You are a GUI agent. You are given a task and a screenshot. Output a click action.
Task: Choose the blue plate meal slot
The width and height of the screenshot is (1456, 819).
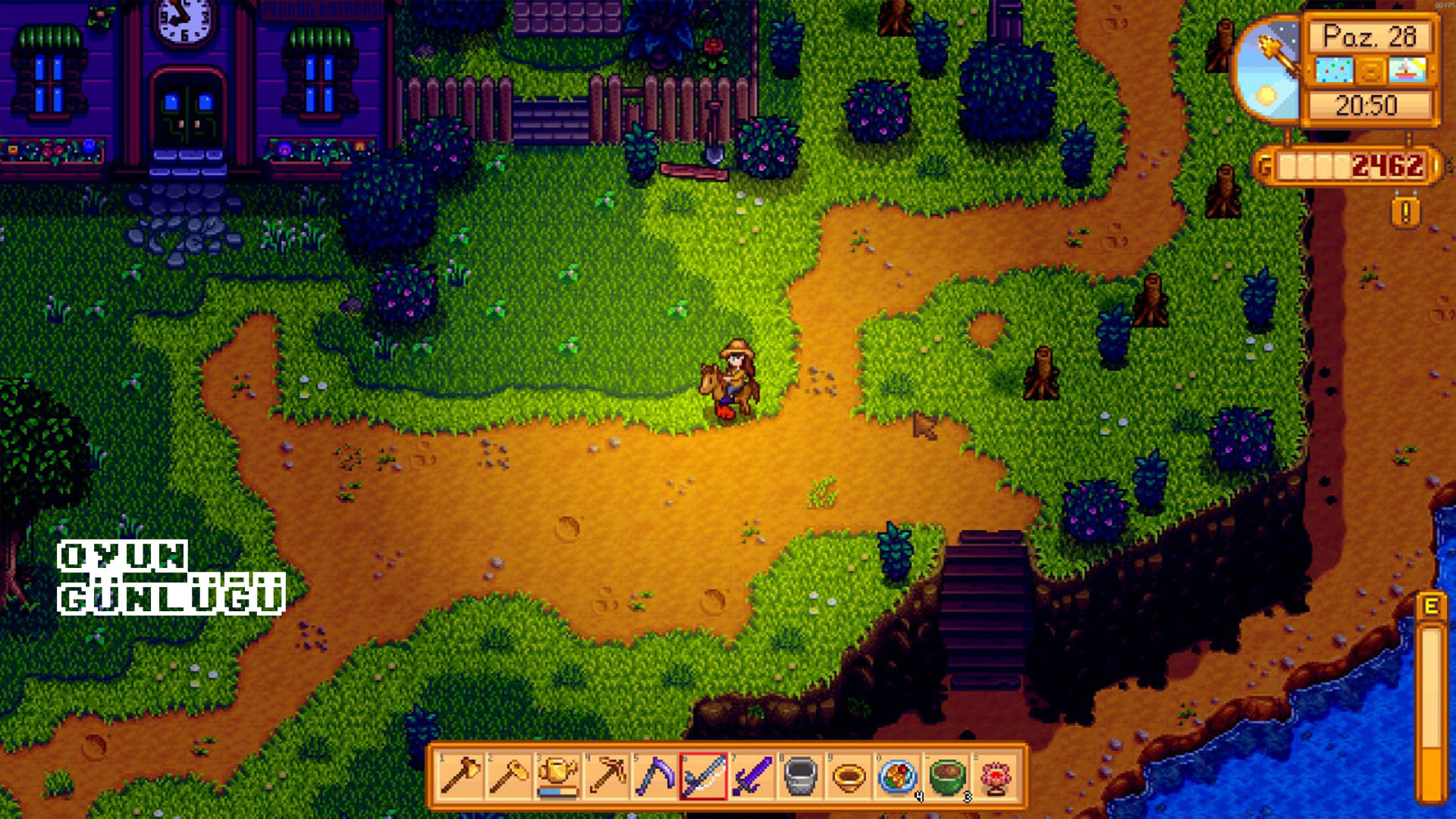click(897, 777)
